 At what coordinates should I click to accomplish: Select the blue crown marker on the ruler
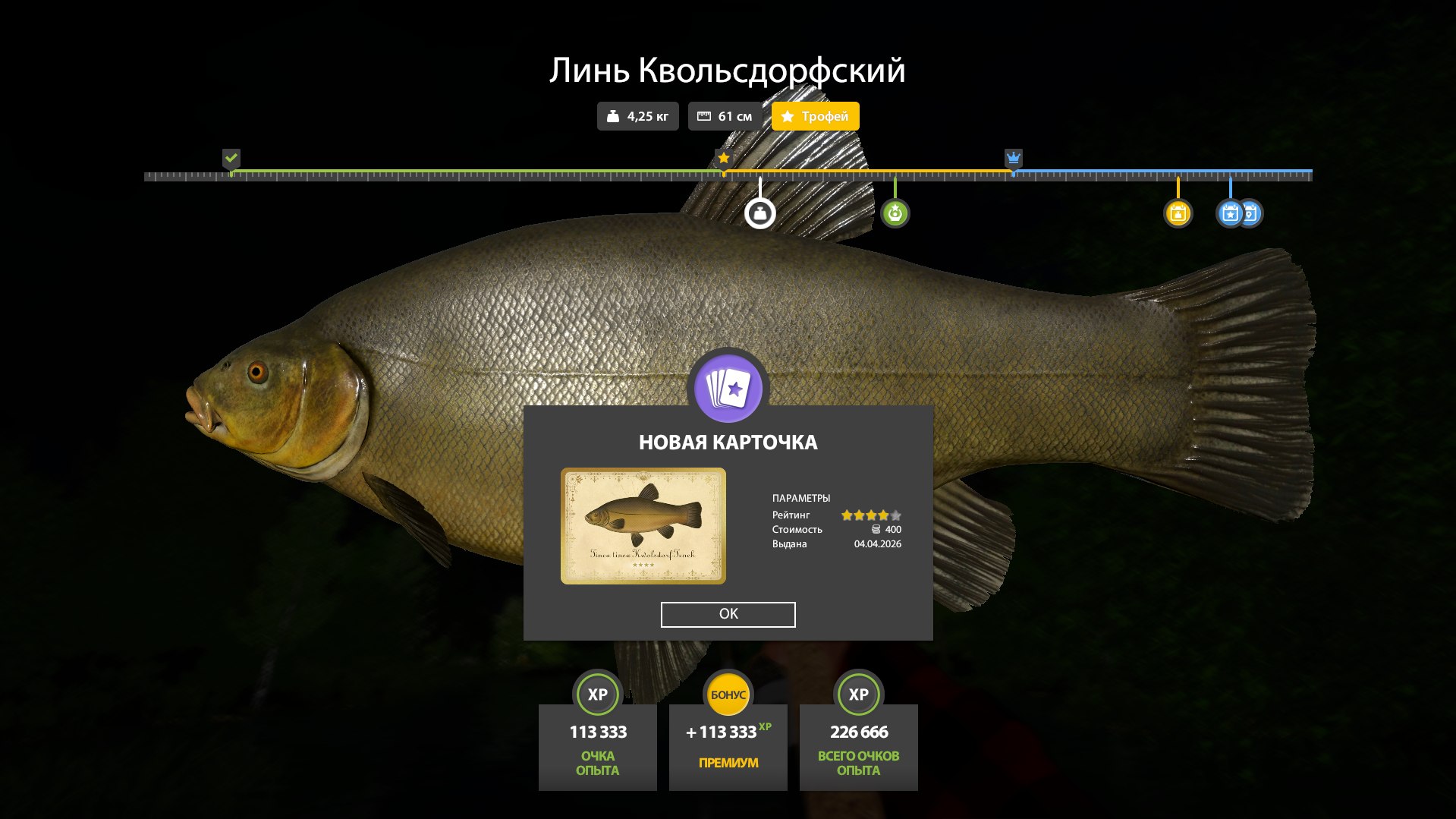pyautogui.click(x=1013, y=159)
